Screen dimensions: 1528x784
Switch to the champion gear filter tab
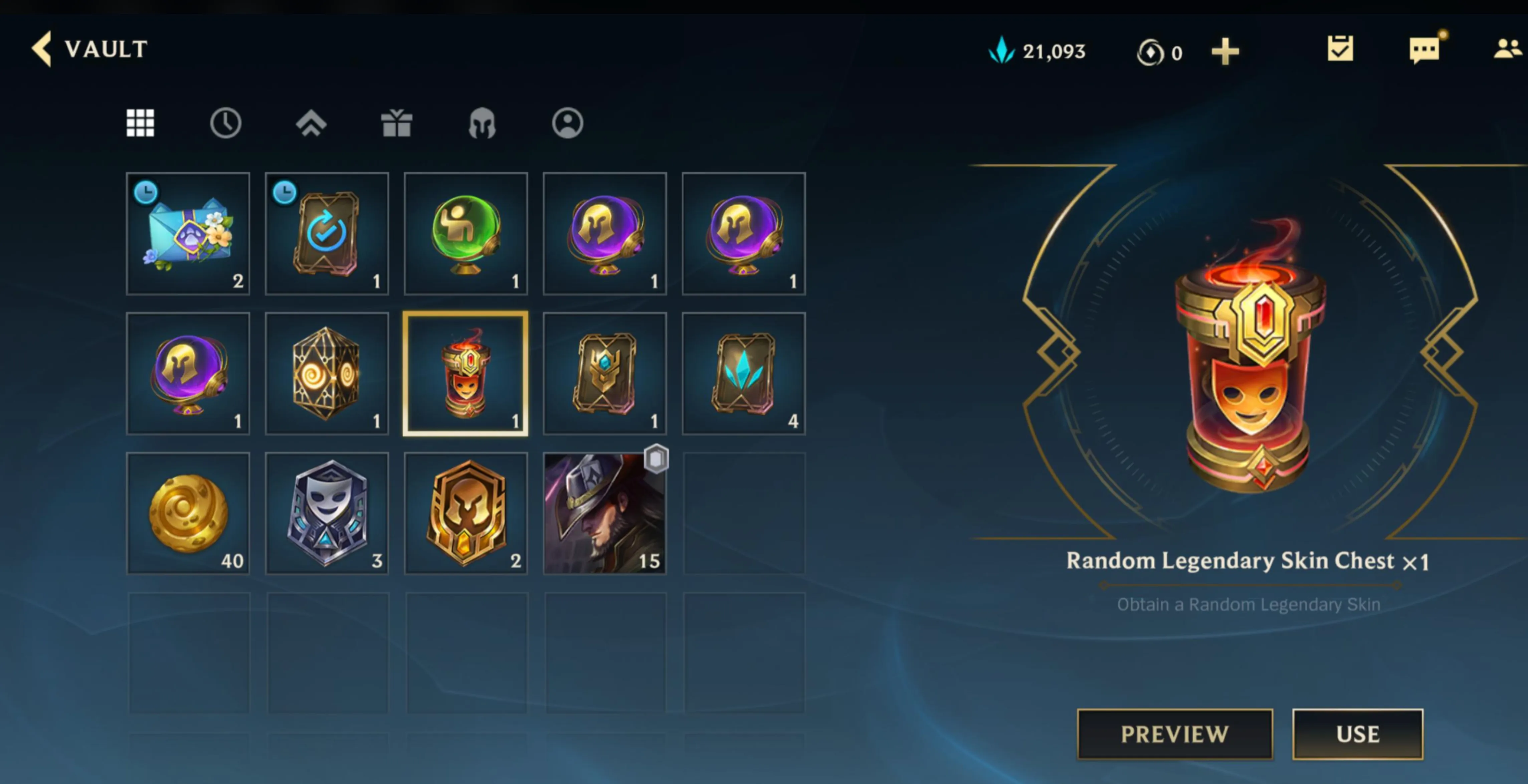482,123
